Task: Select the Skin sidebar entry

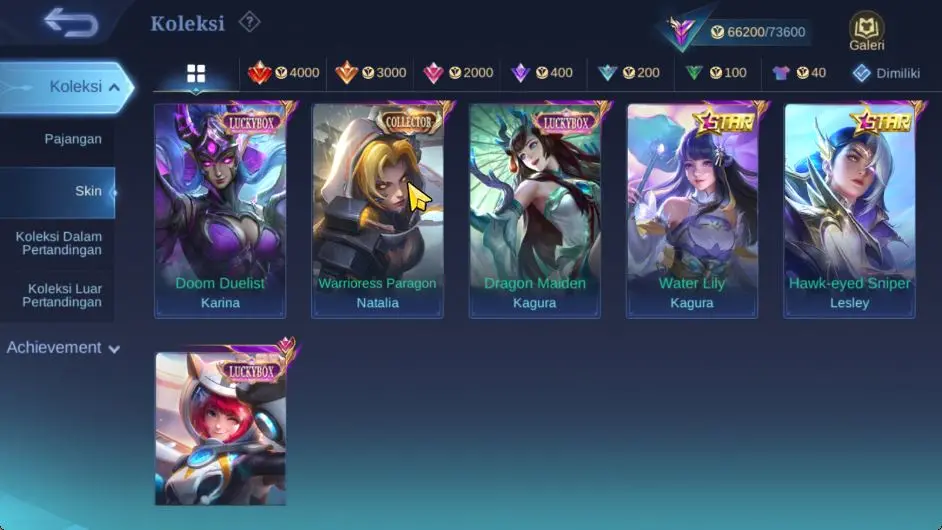Action: coord(88,191)
